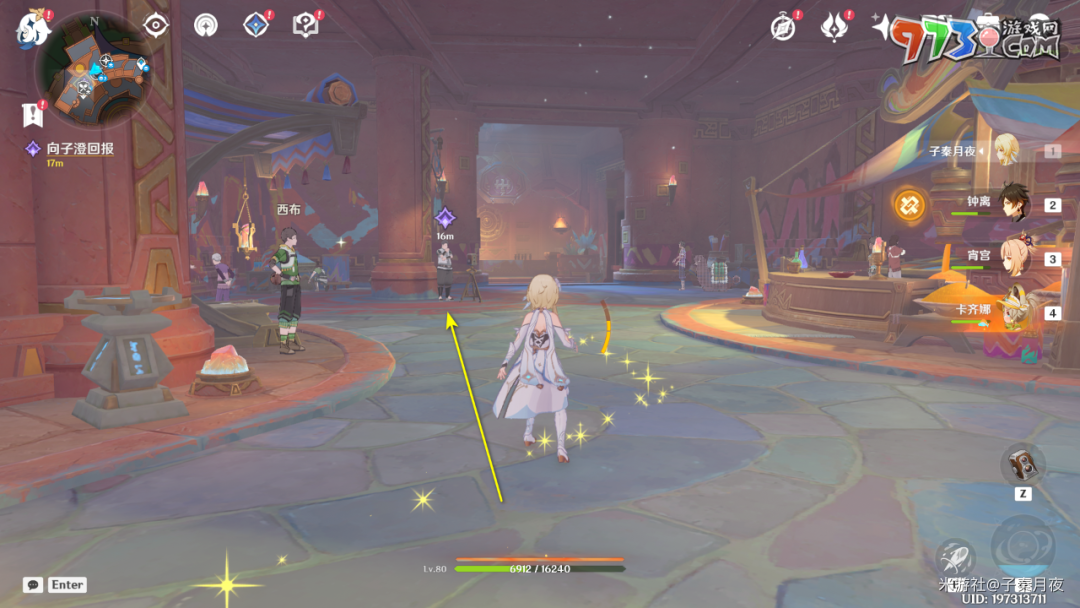Activate the large elemental burst icon

[x=1023, y=546]
